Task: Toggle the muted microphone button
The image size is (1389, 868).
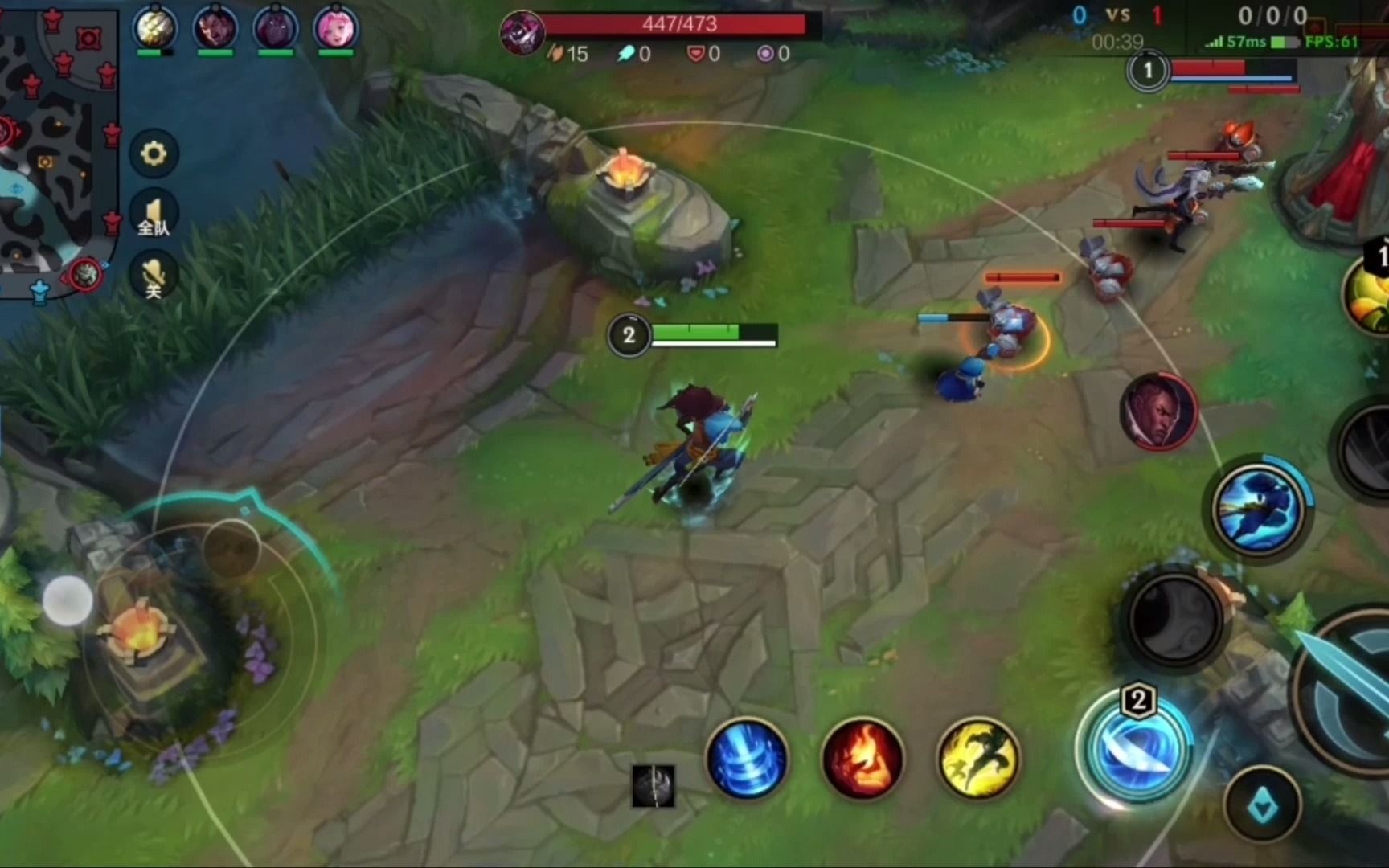Action: [x=154, y=277]
